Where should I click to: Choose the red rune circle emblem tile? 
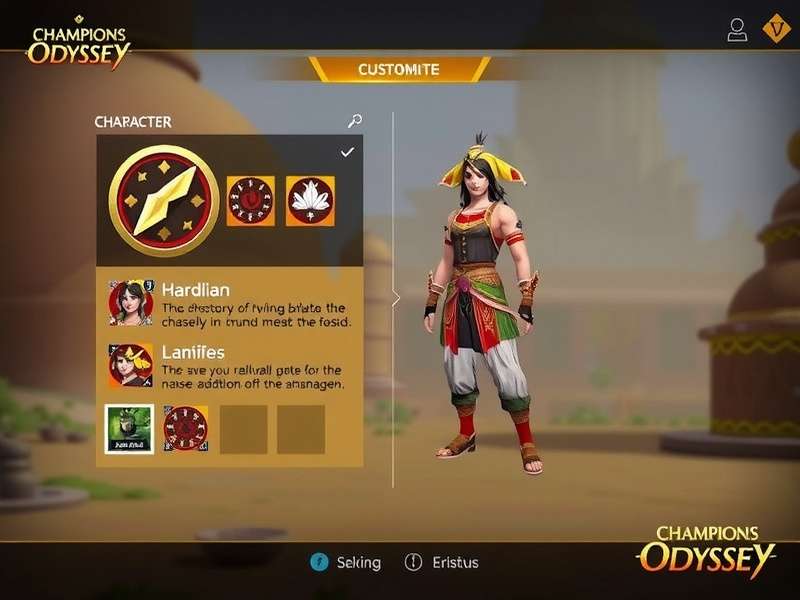pyautogui.click(x=251, y=200)
